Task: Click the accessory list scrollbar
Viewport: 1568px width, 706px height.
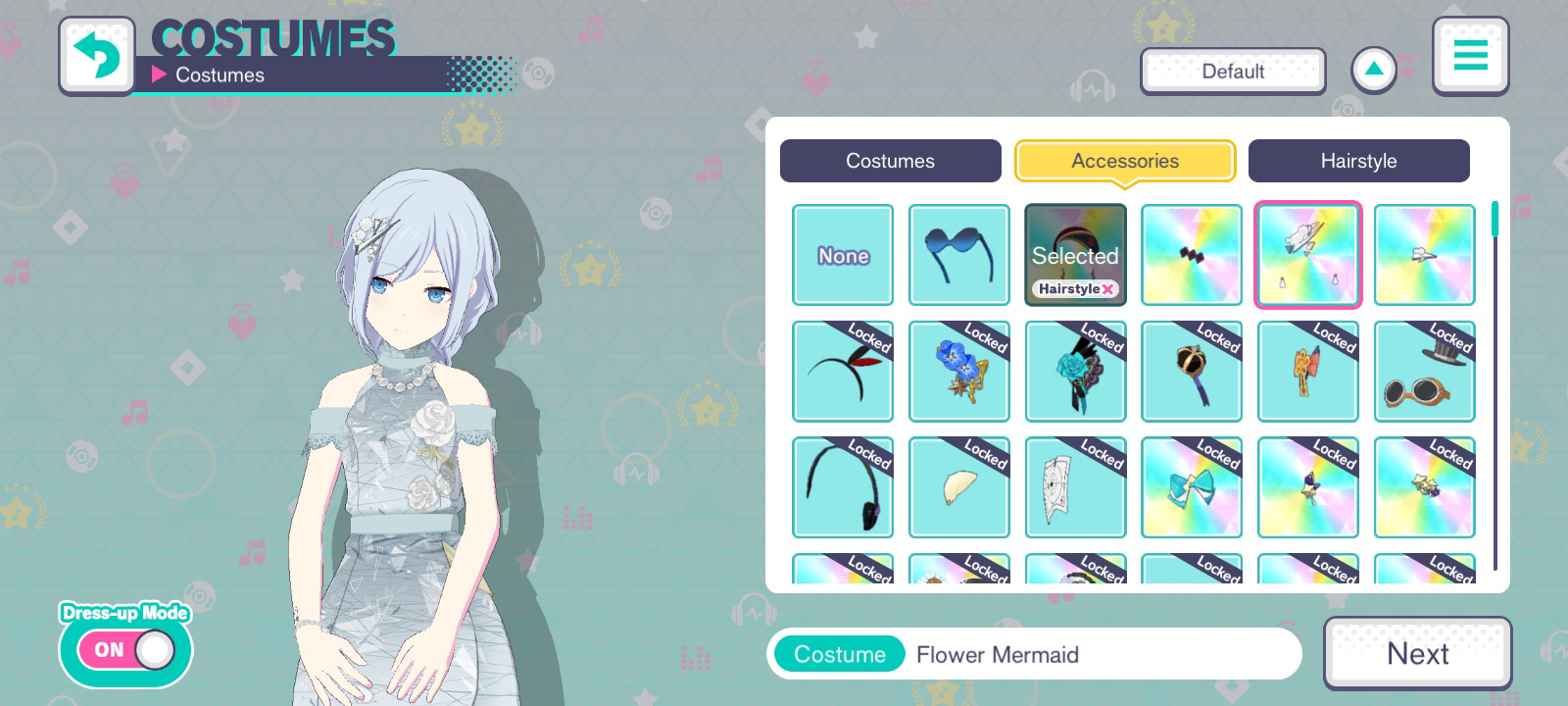Action: [1494, 382]
